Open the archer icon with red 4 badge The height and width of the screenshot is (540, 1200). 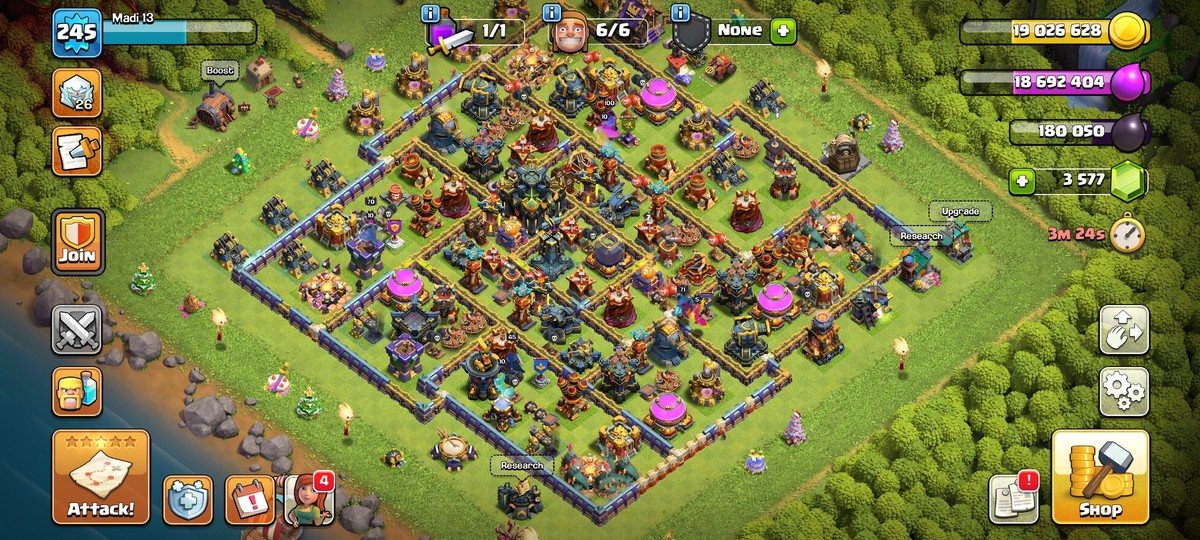[x=306, y=498]
